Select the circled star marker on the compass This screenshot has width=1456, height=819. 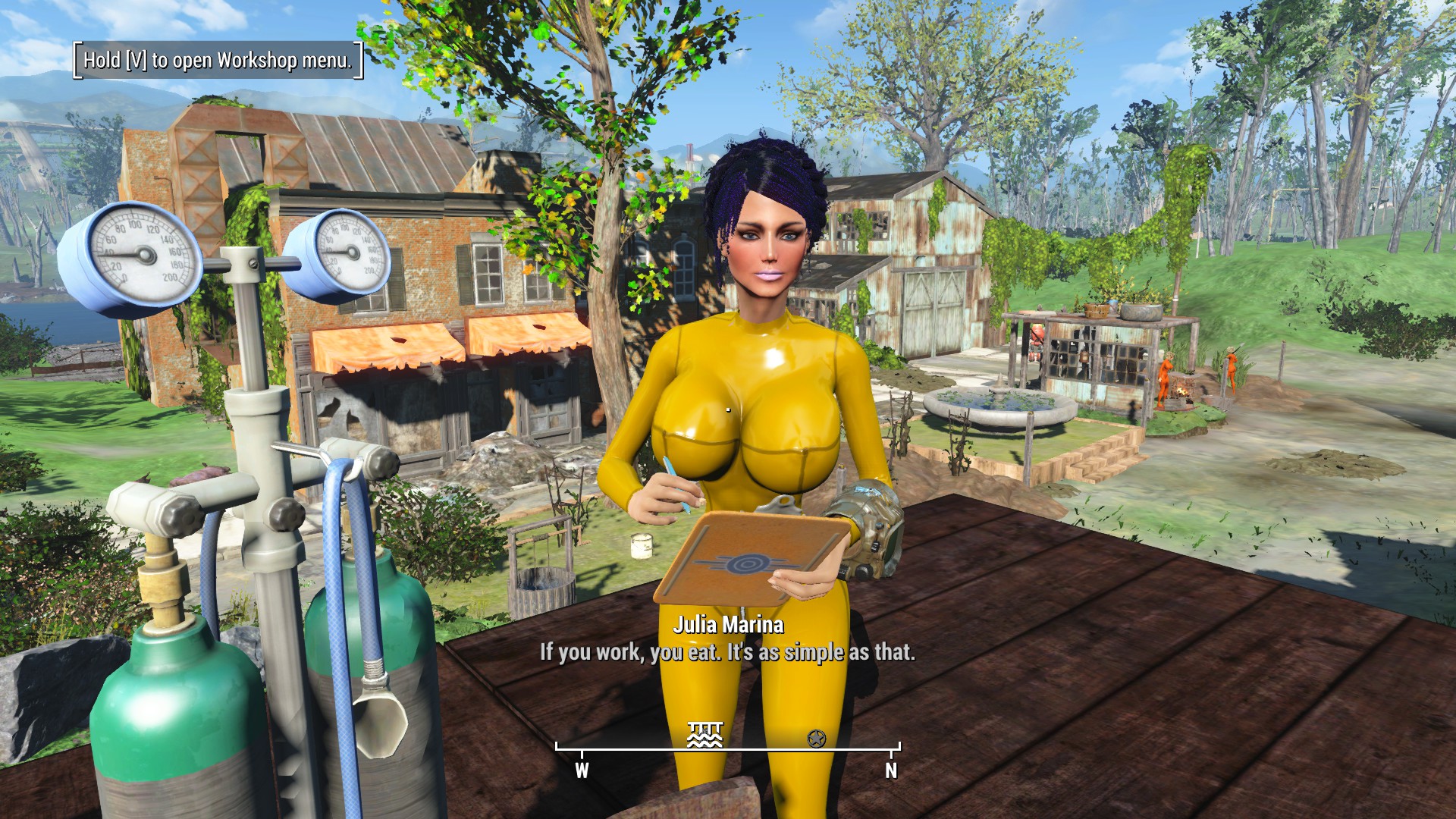[x=817, y=738]
